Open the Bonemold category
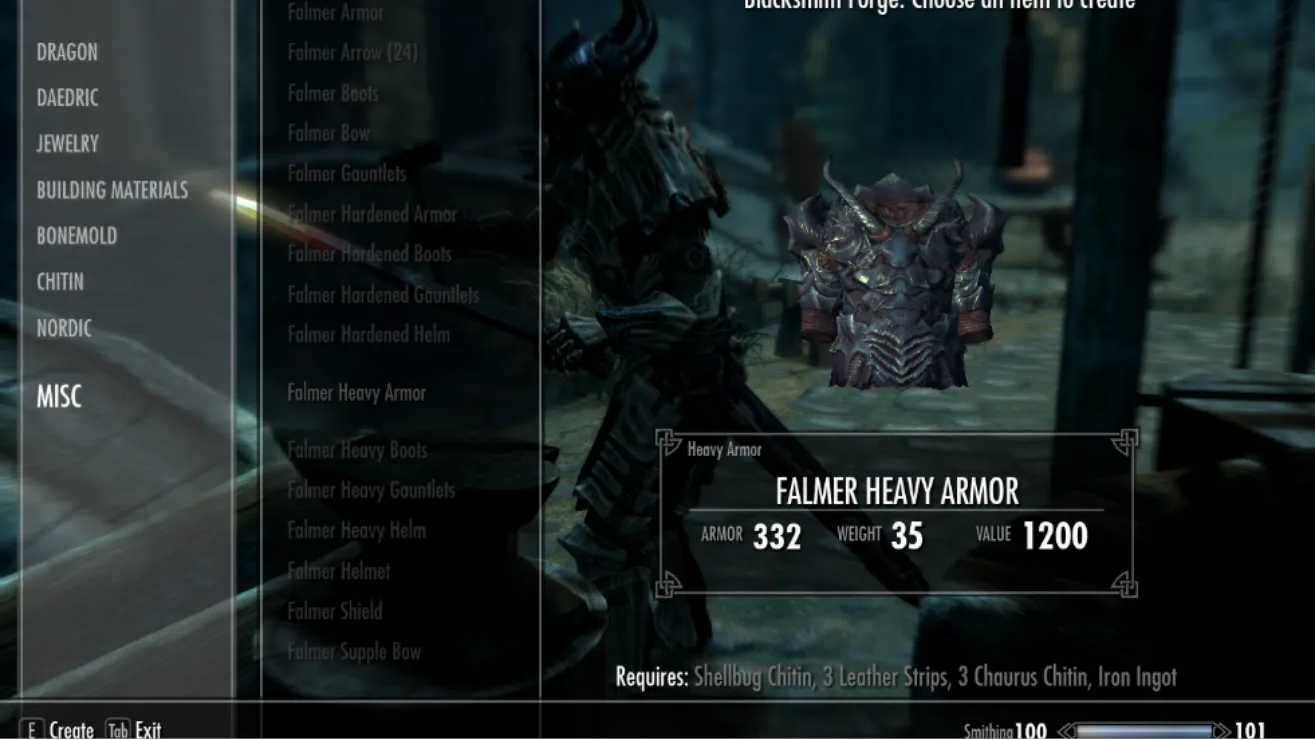The image size is (1315, 740). (x=76, y=236)
